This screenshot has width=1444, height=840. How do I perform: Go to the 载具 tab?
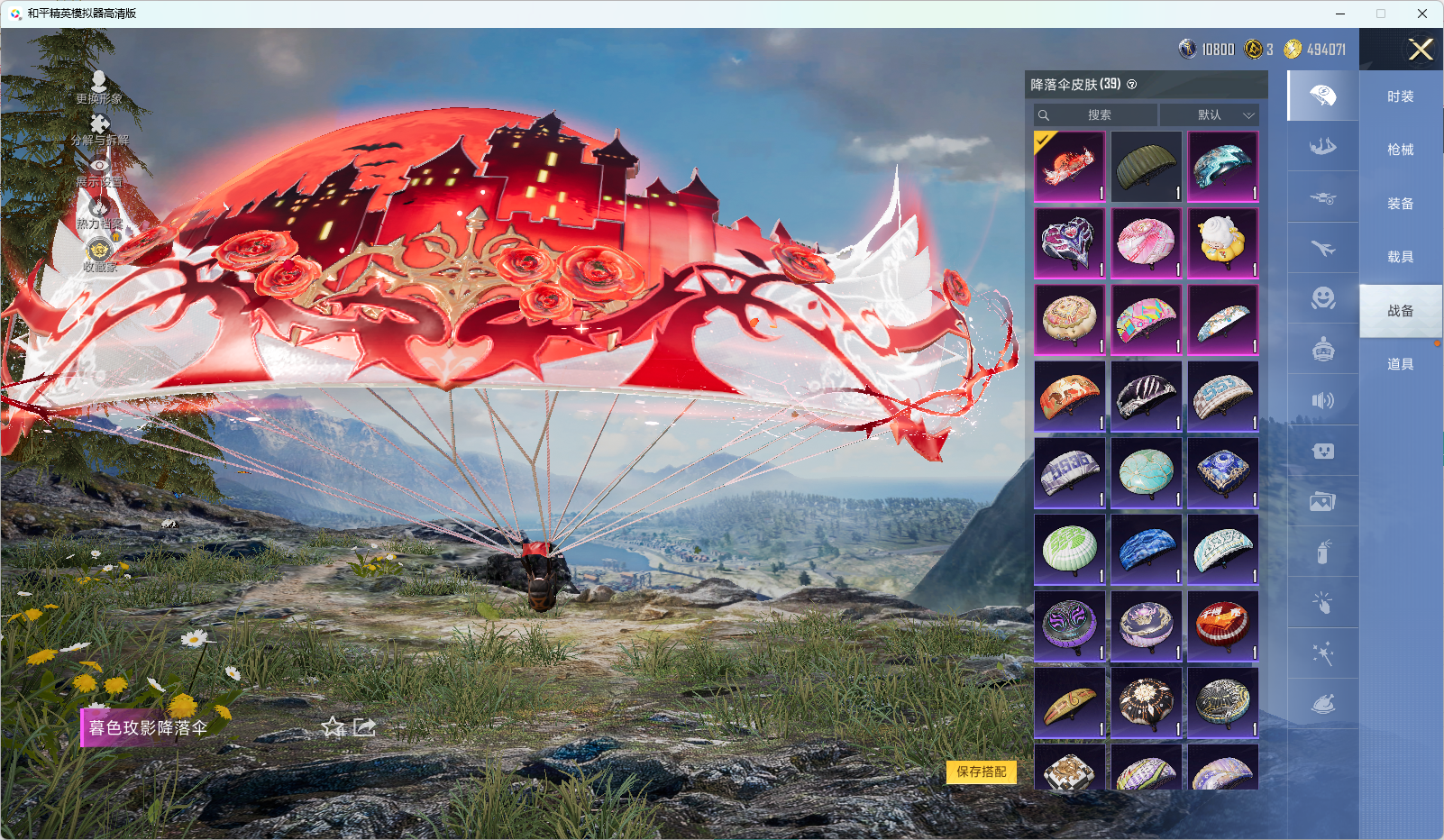click(1400, 257)
